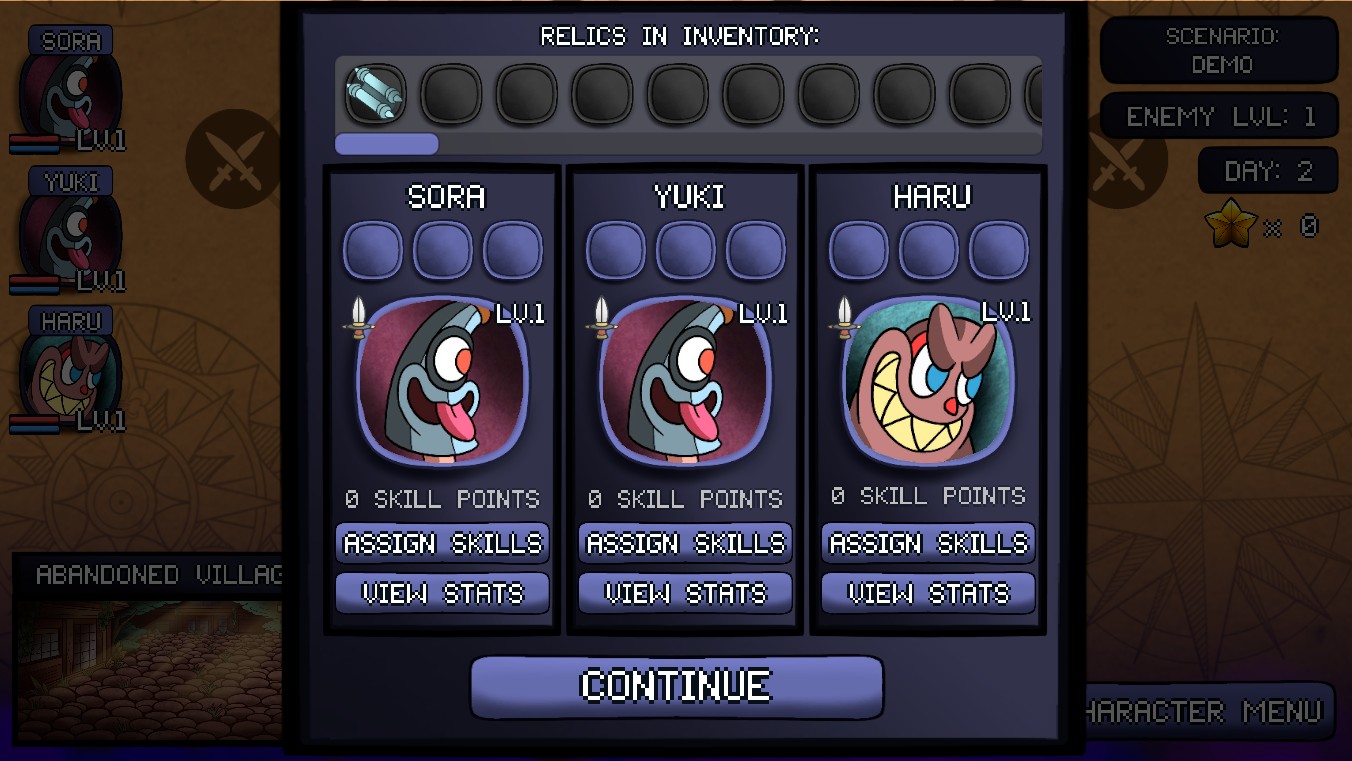Assign skills for Yuki
This screenshot has height=761, width=1352.
pyautogui.click(x=685, y=544)
